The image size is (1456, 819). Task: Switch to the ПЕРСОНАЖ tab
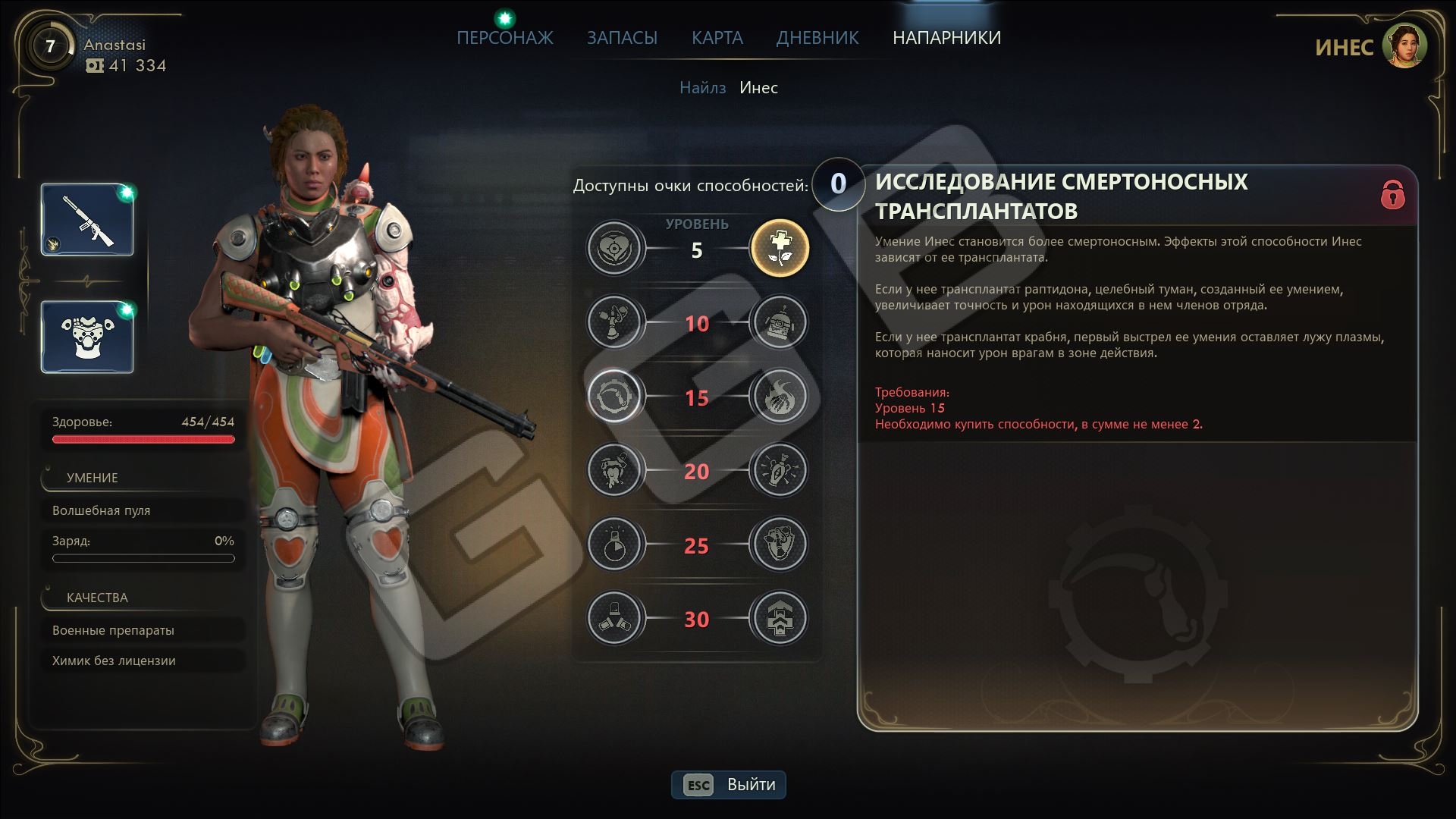(504, 38)
